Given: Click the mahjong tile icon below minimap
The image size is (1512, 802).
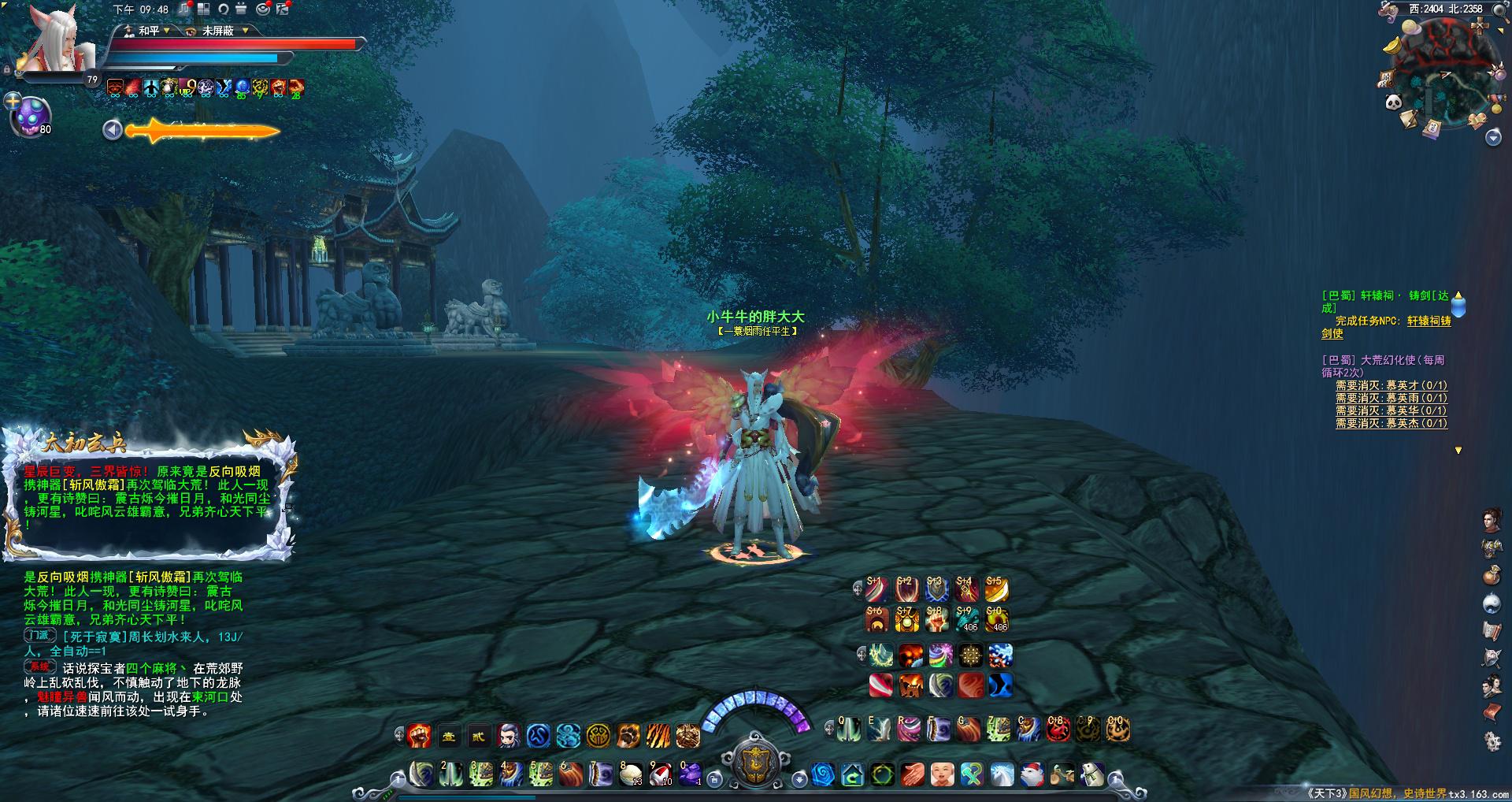Looking at the screenshot, I should [1432, 128].
